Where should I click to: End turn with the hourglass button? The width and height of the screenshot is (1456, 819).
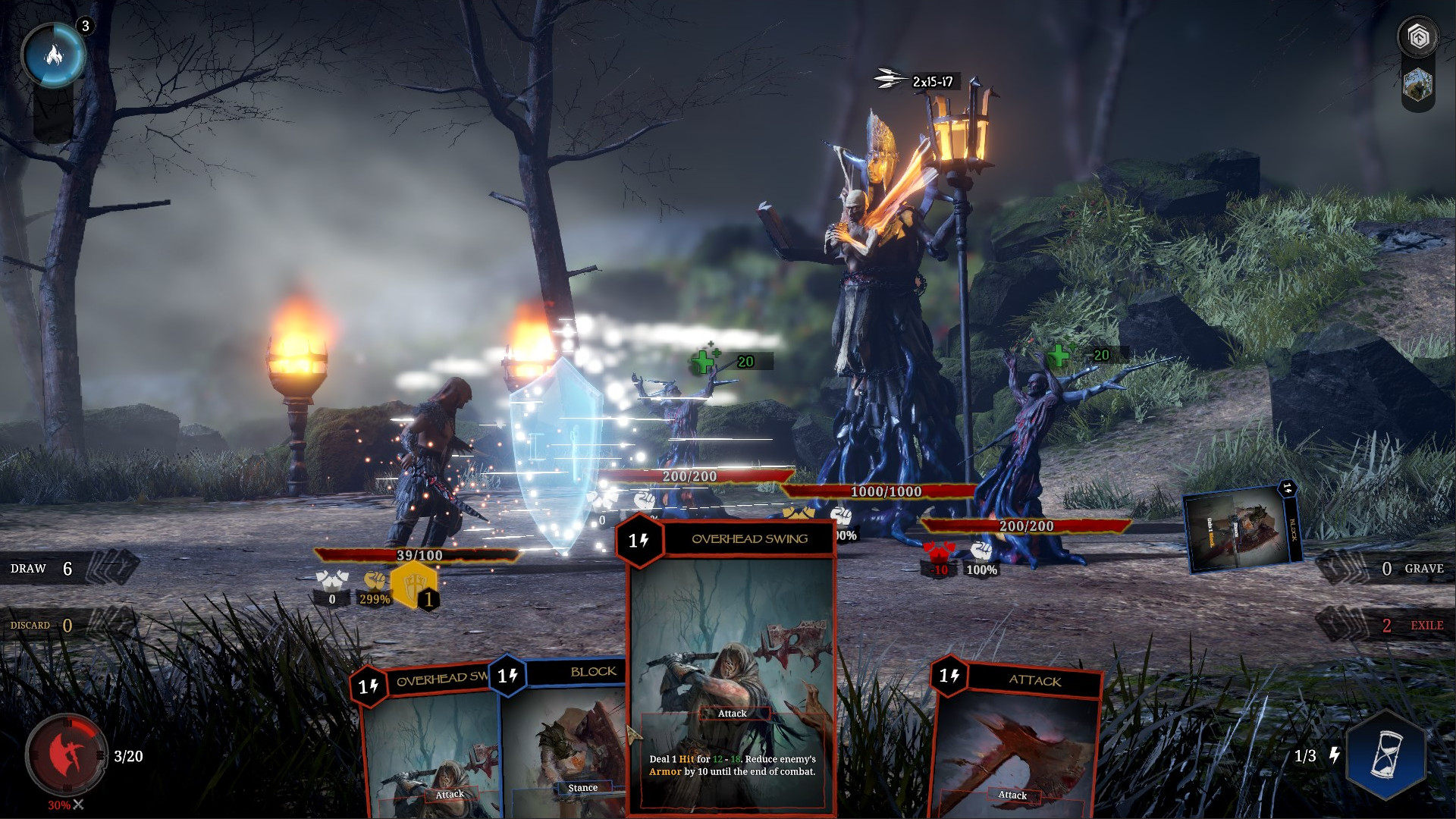click(x=1386, y=755)
